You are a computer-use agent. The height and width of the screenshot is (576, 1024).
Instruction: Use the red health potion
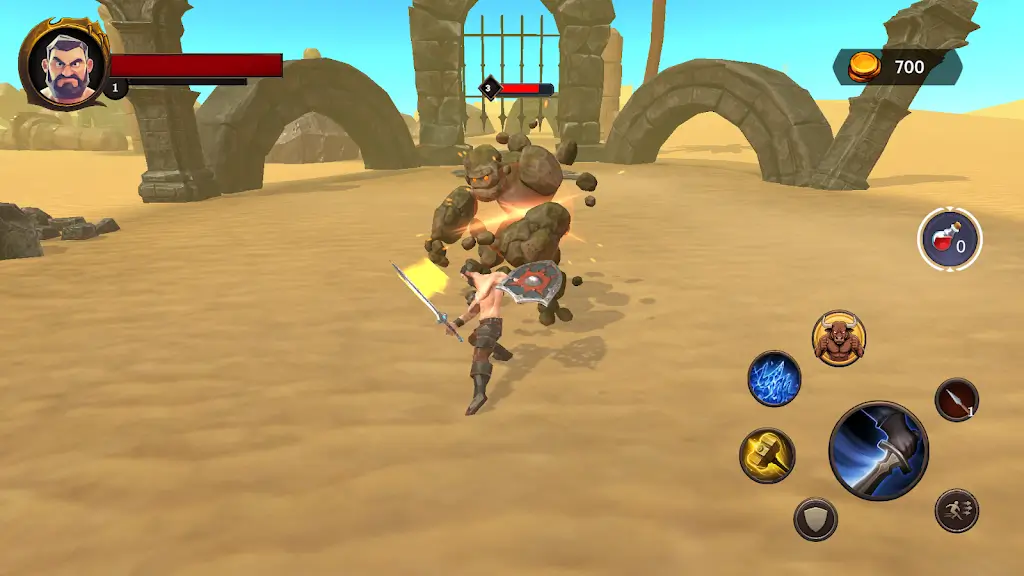coord(949,240)
